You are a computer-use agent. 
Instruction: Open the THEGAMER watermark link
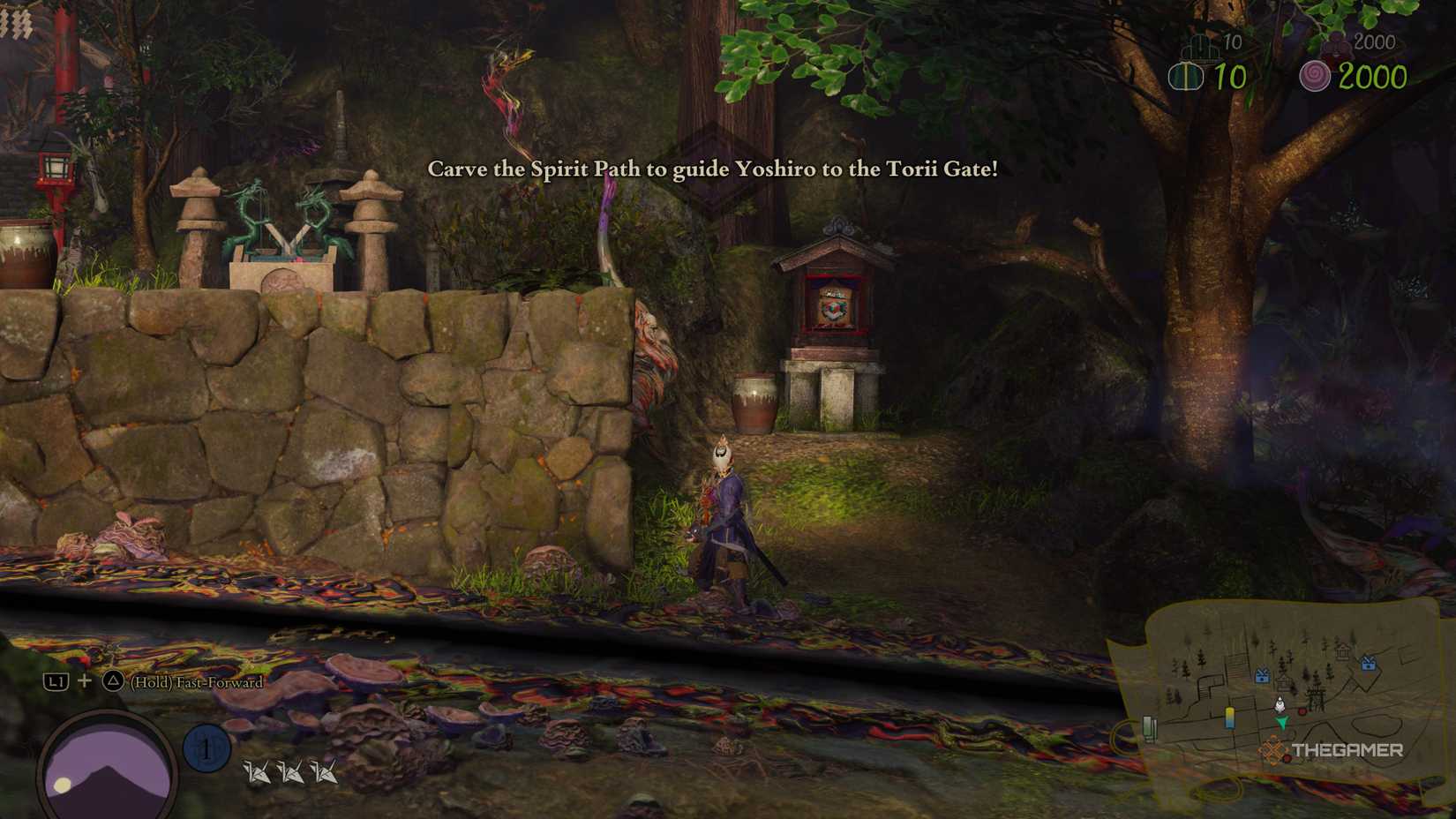[1348, 749]
